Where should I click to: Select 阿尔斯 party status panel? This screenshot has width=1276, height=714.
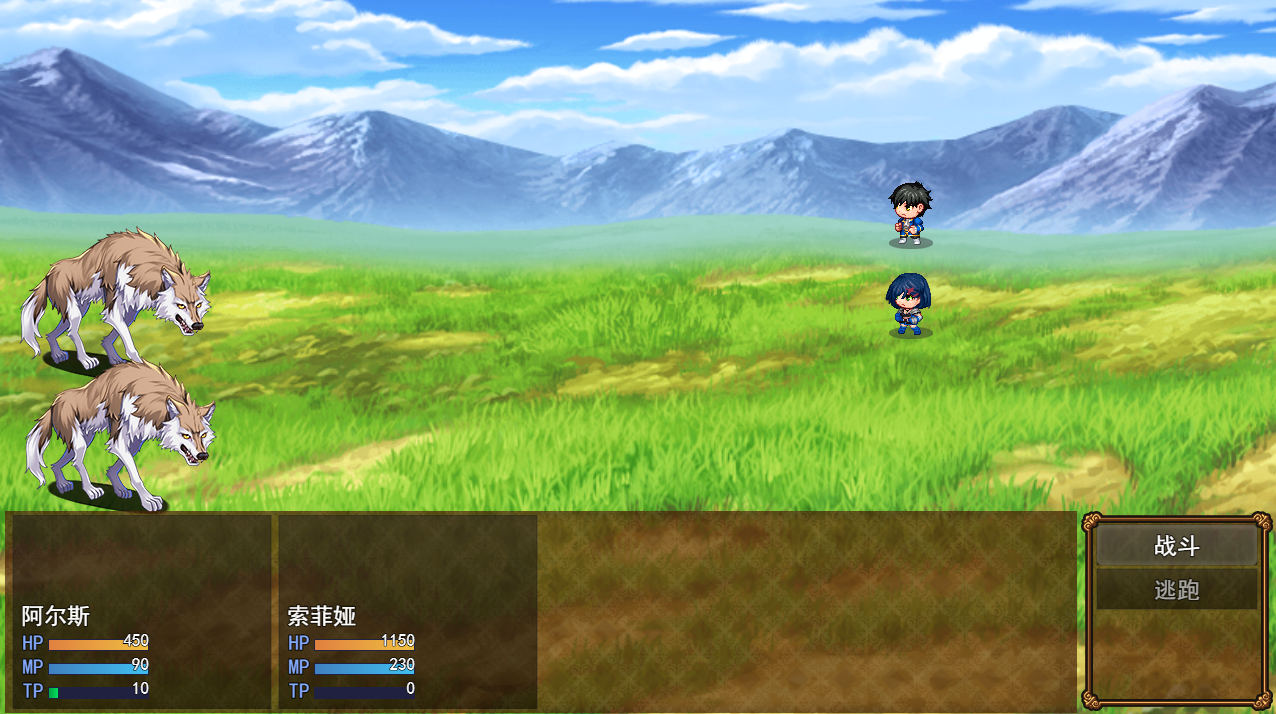tap(141, 612)
